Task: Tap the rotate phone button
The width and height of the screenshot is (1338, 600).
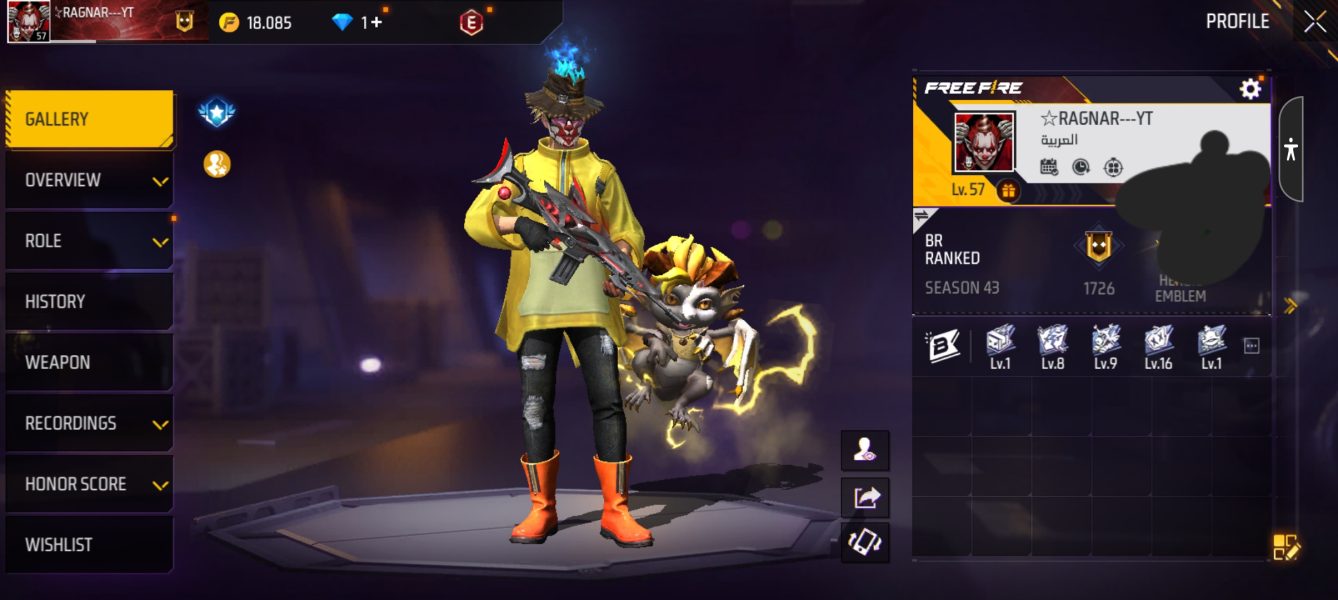Action: 865,542
